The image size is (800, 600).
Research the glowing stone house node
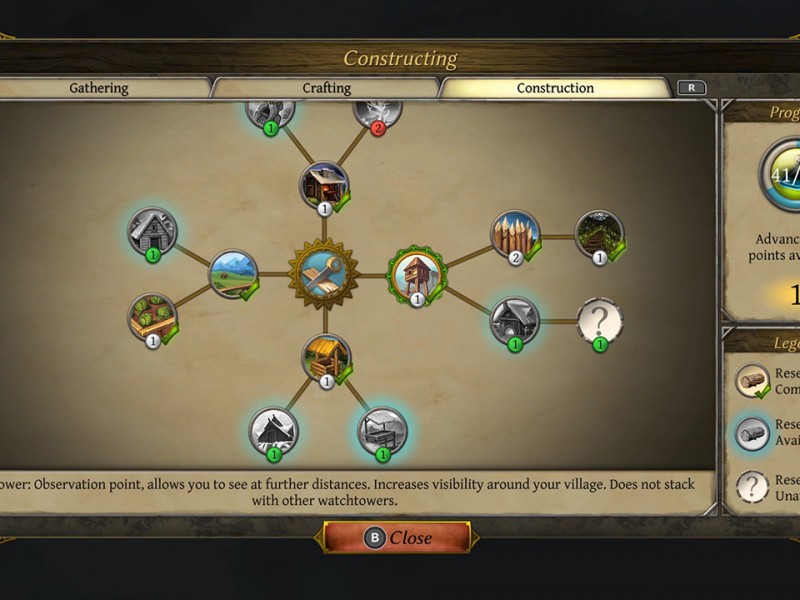click(x=515, y=321)
